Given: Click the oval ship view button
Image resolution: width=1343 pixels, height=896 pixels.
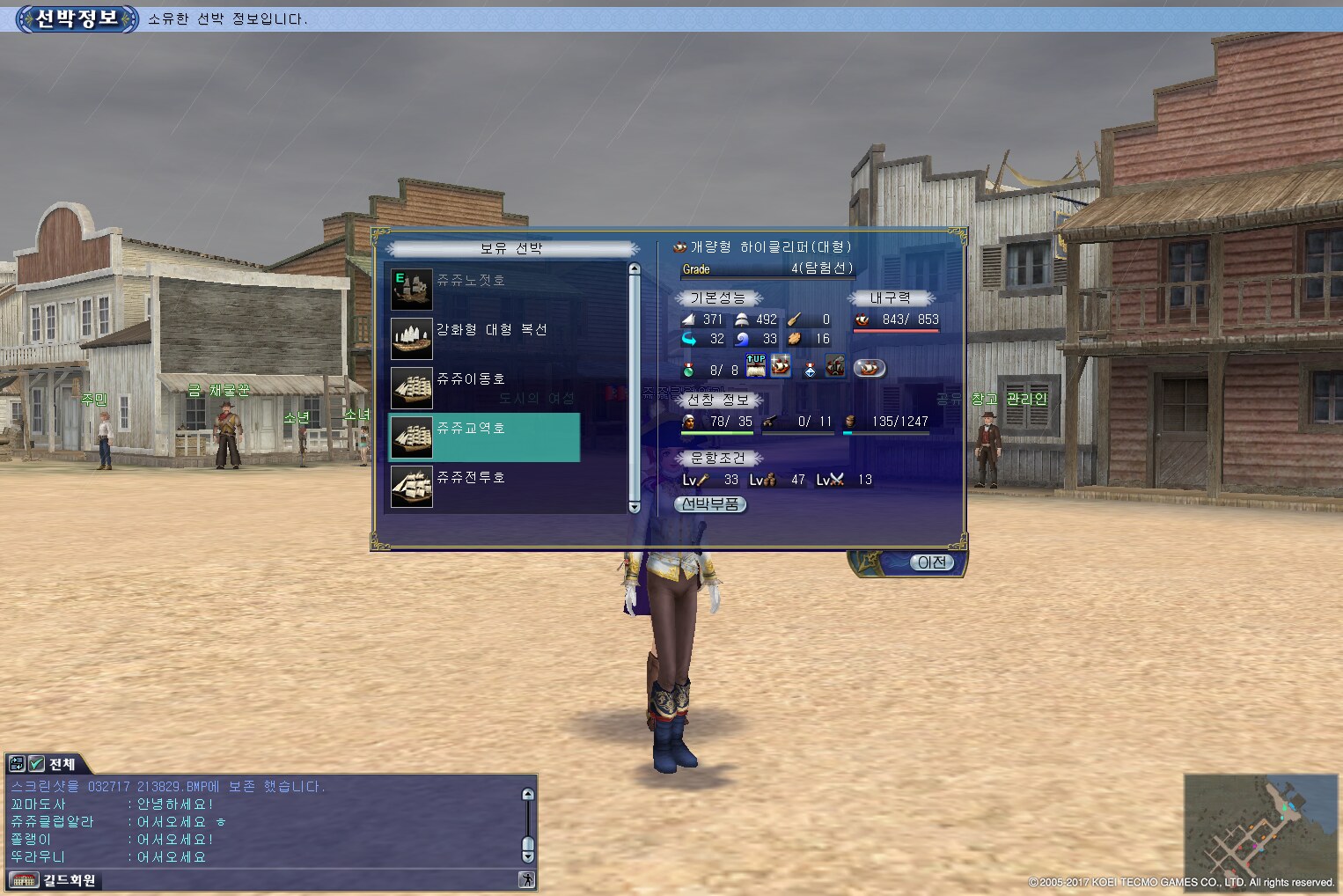Looking at the screenshot, I should point(869,368).
